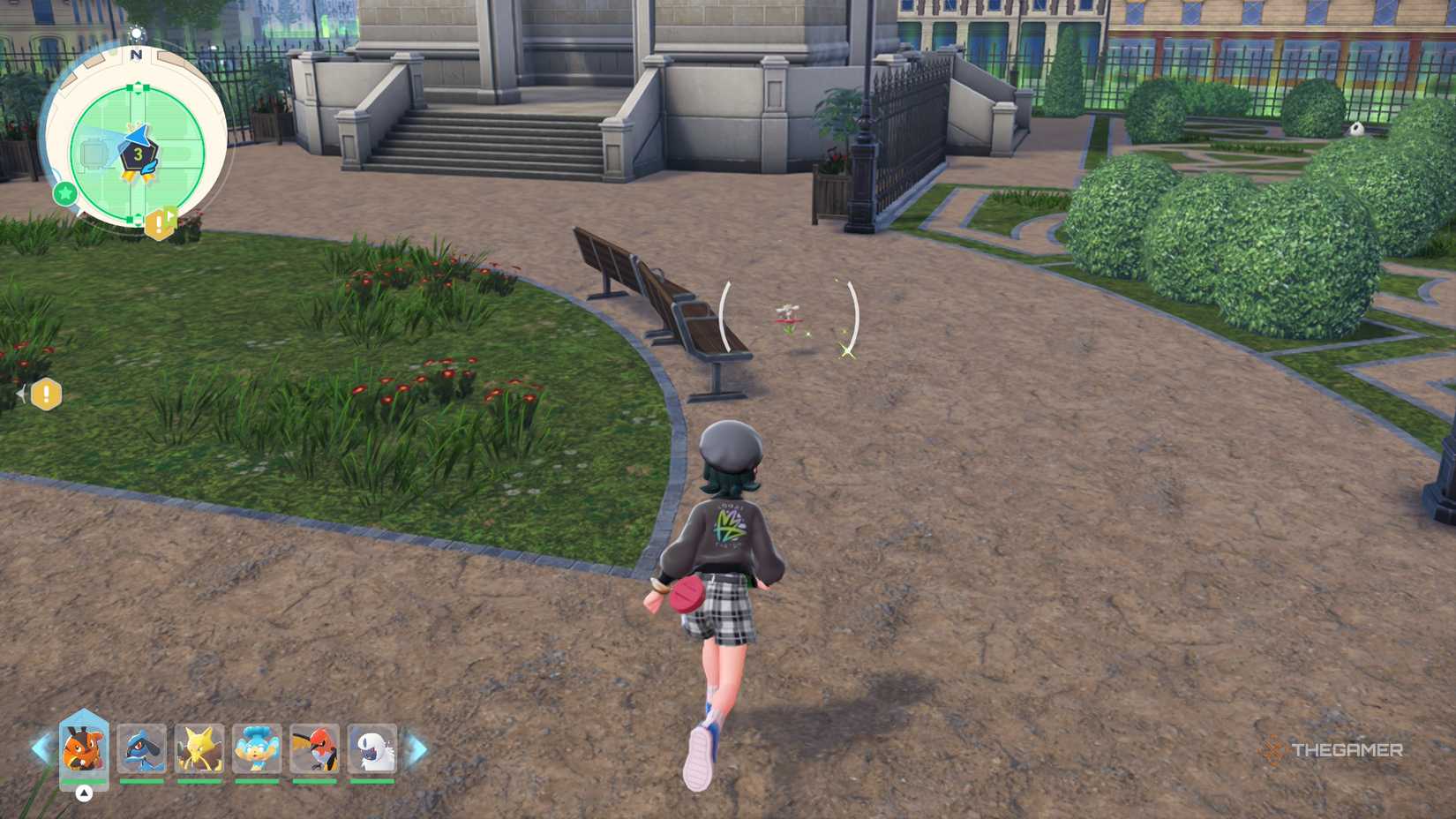This screenshot has width=1456, height=819.
Task: Choose Fletchinder from the party bar
Action: click(314, 748)
